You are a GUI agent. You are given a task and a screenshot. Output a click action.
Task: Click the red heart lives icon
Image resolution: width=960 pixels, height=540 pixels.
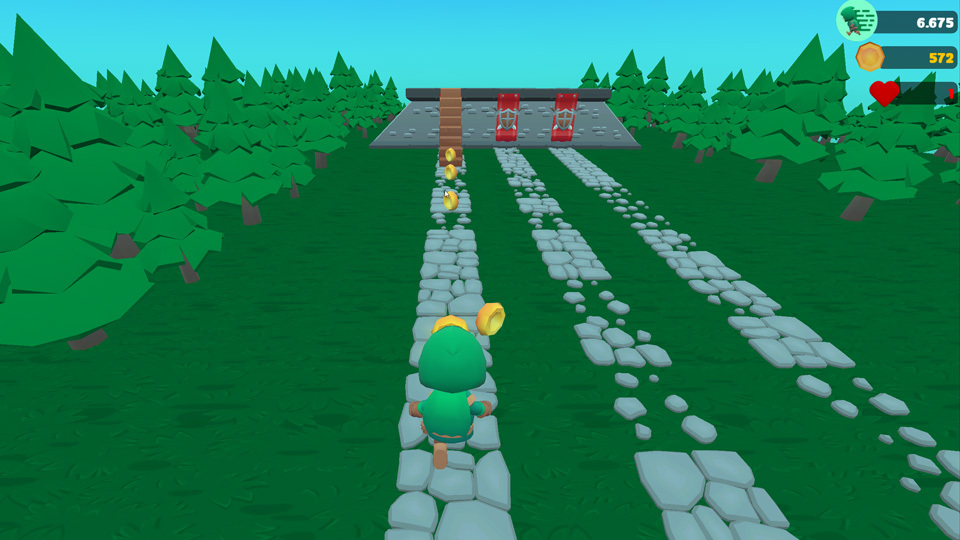(x=883, y=93)
